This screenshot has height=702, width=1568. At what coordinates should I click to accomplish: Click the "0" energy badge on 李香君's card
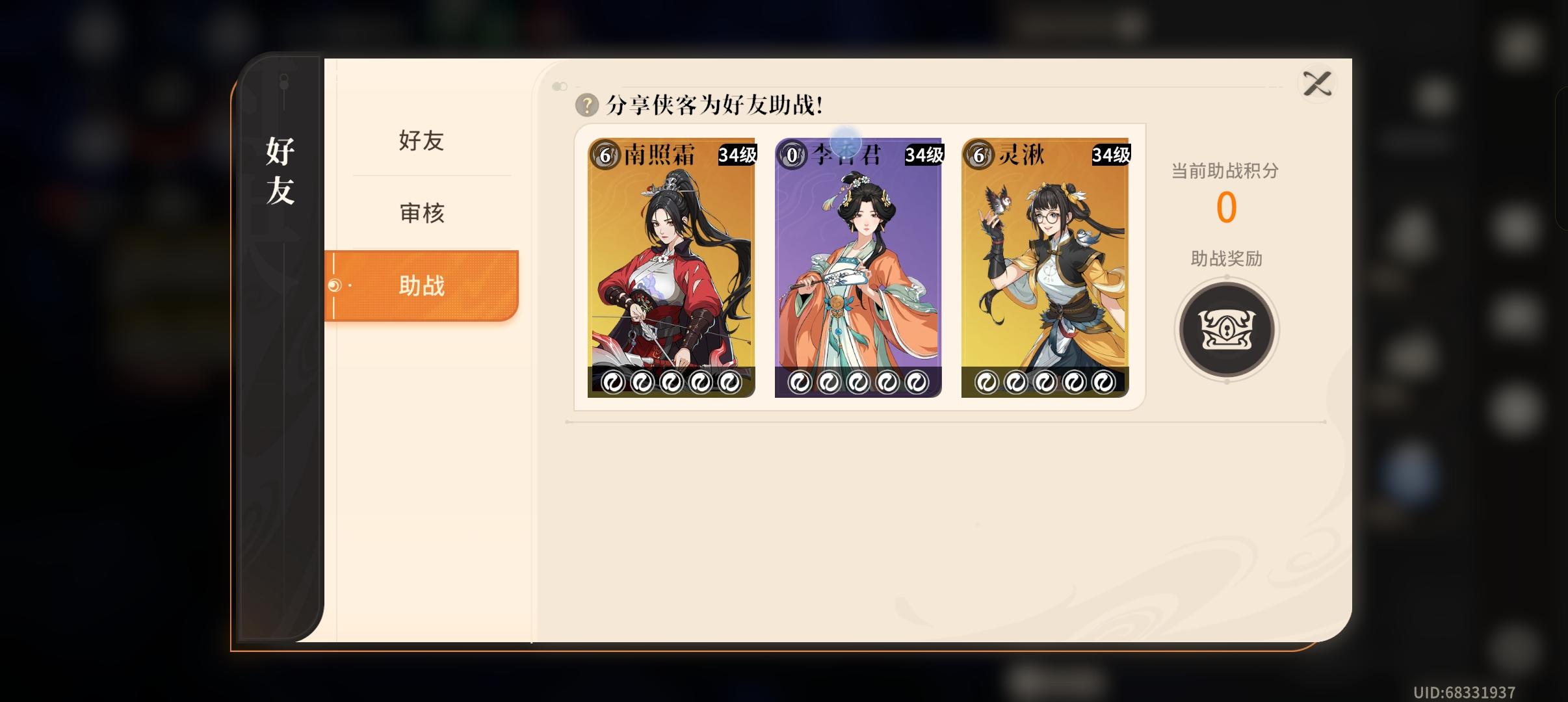pyautogui.click(x=791, y=154)
